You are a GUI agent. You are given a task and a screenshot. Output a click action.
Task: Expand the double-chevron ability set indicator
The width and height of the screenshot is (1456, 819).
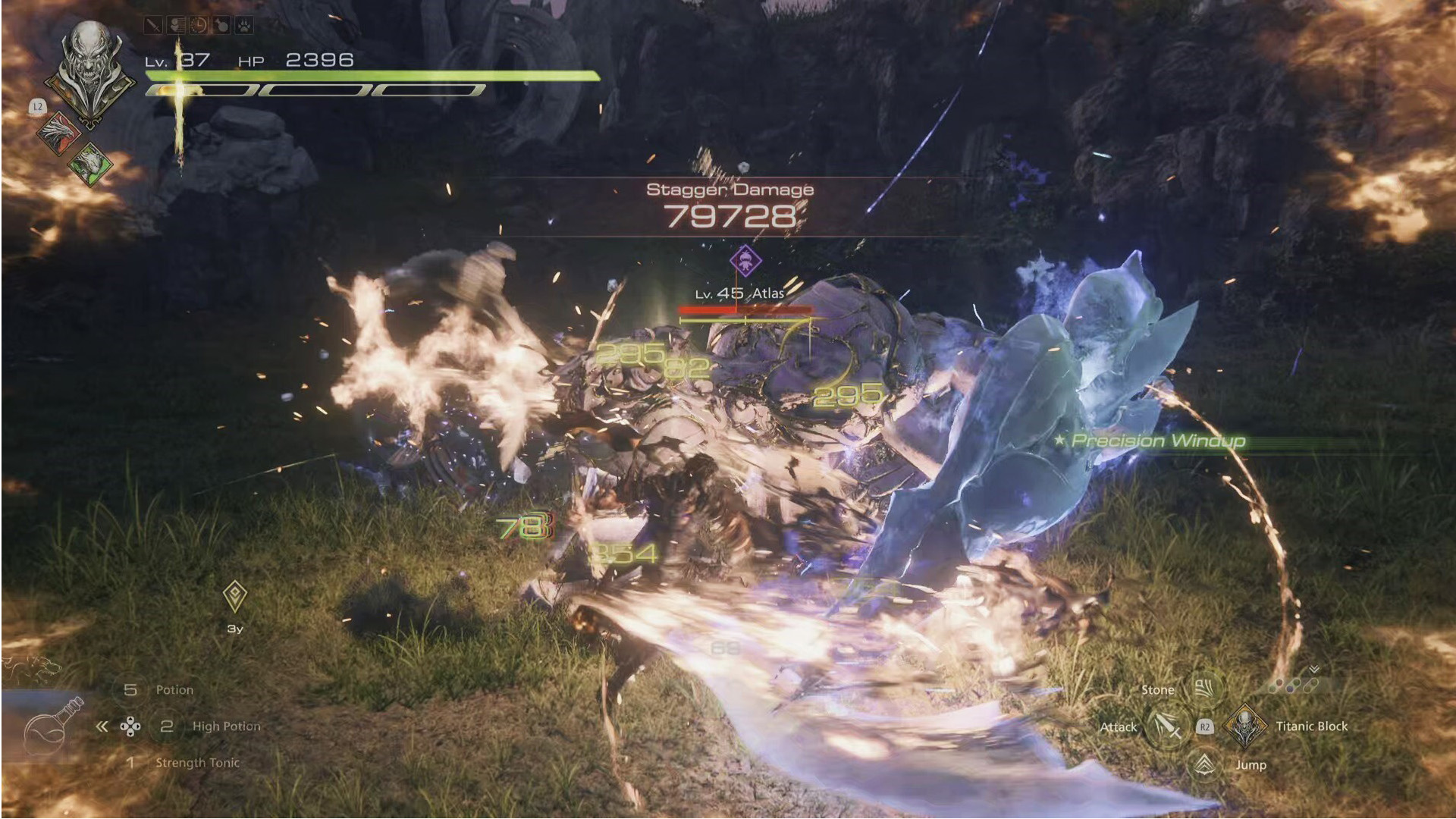[x=1314, y=670]
